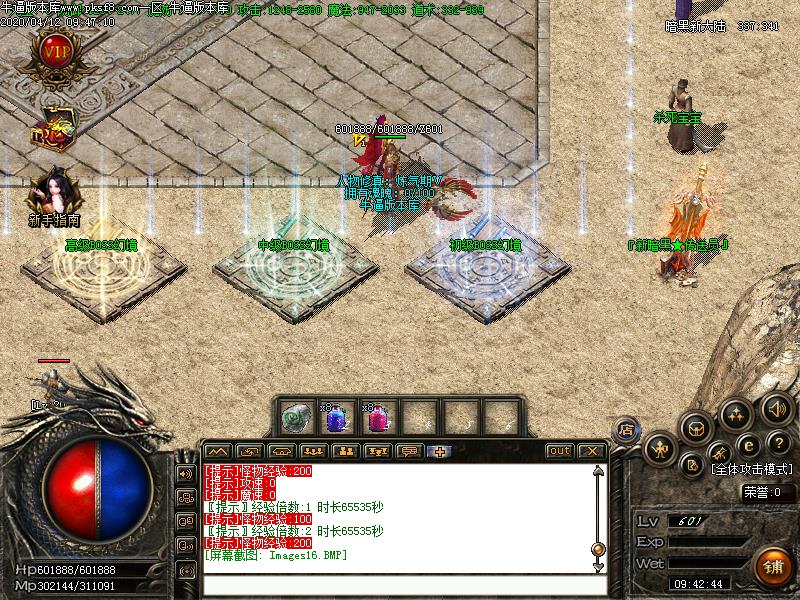The image size is (800, 600).
Task: Open the 店 shop button
Action: point(626,429)
